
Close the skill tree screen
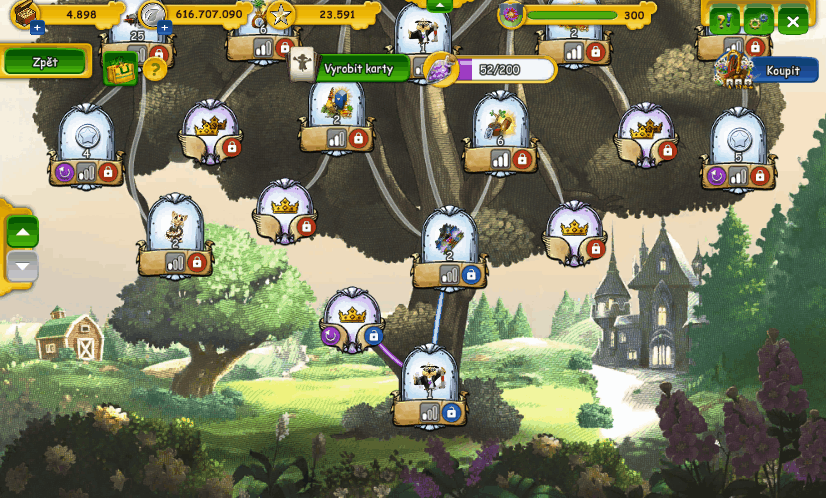pyautogui.click(x=793, y=21)
